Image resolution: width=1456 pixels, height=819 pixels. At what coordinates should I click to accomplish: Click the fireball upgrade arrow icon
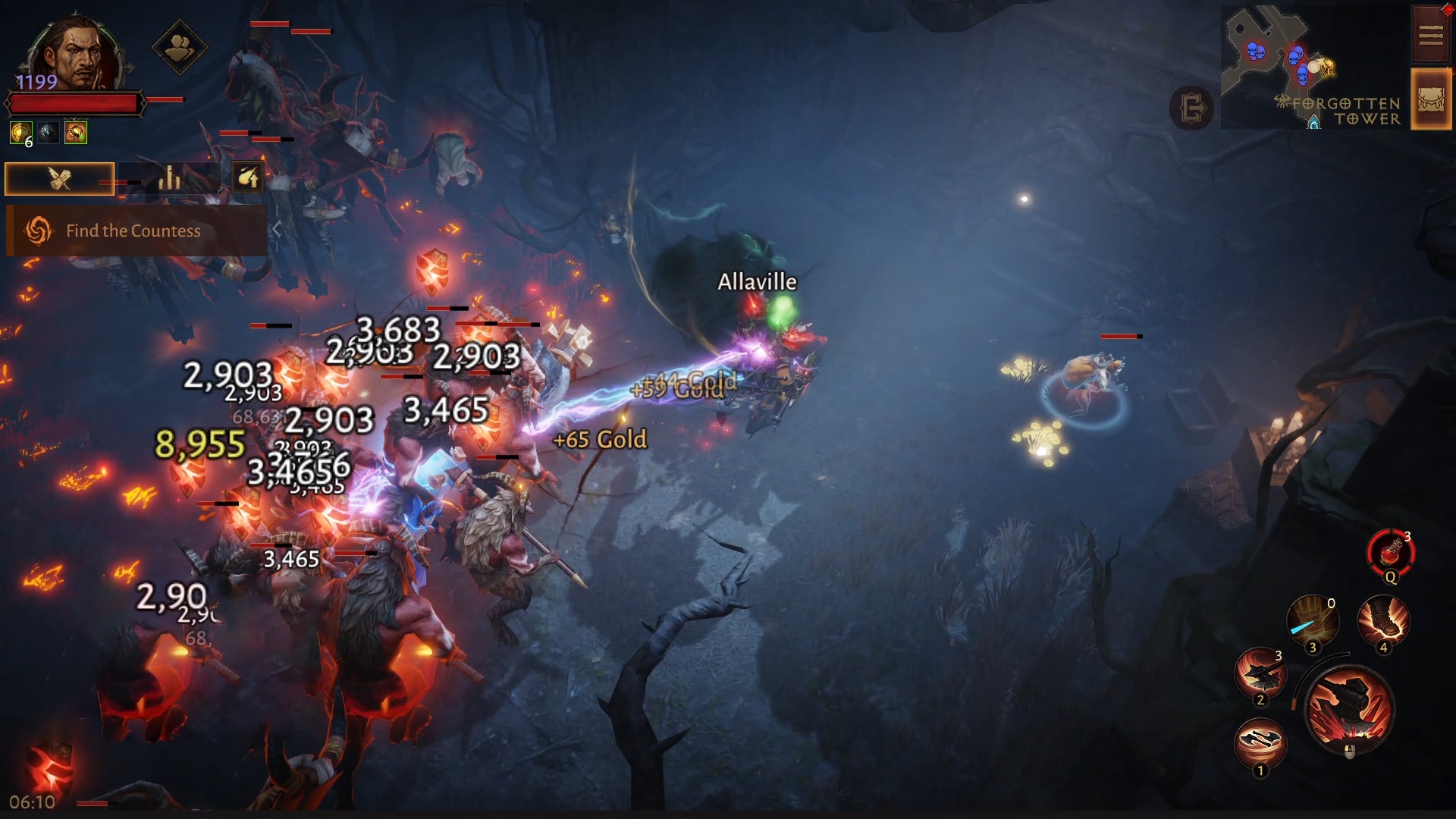[x=248, y=178]
